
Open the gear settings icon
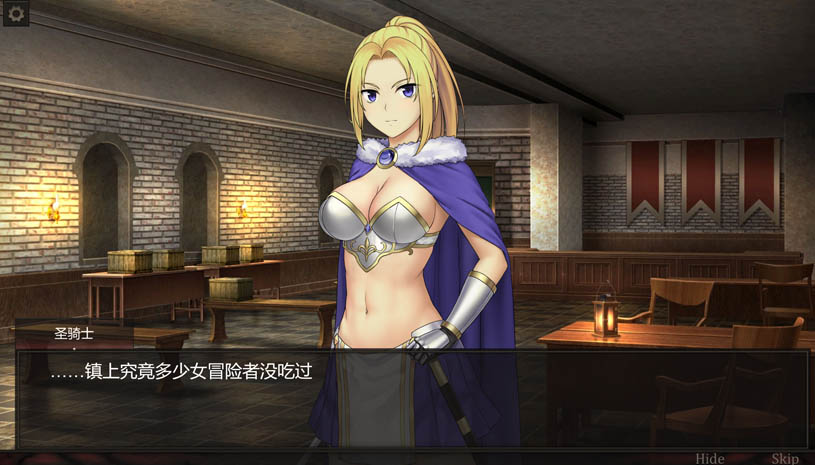(15, 13)
